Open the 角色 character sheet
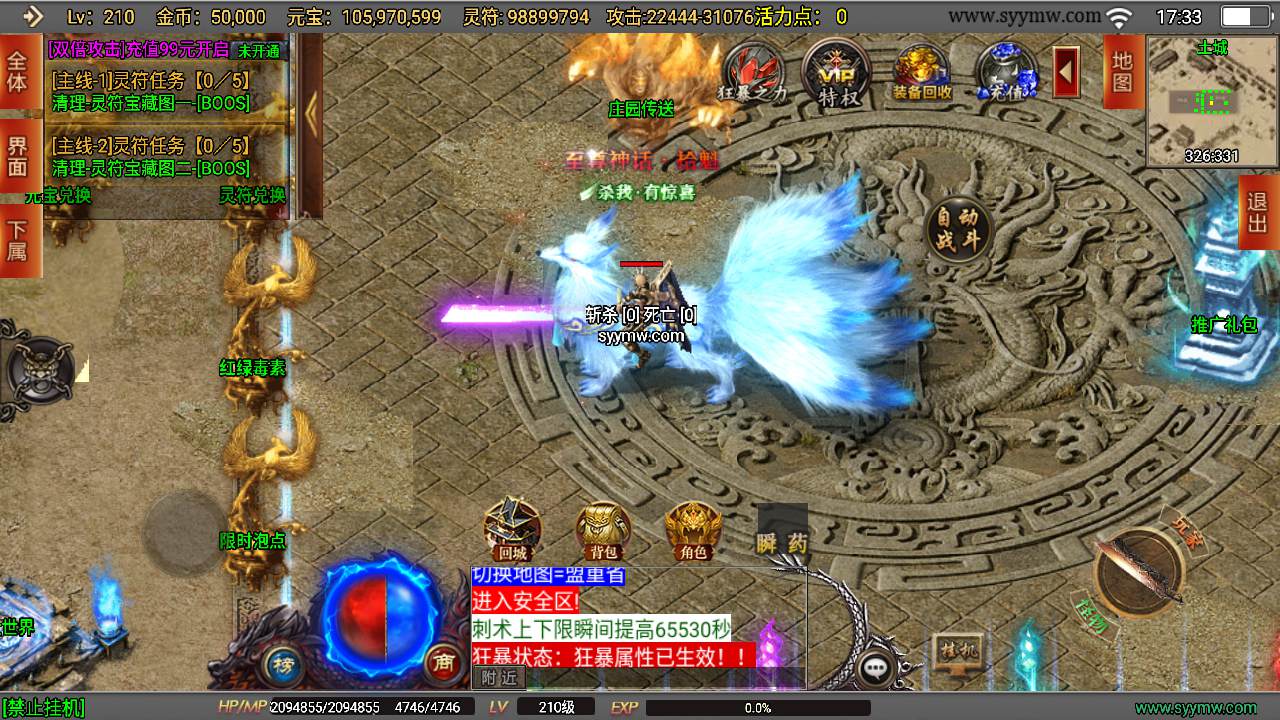Viewport: 1280px width, 720px height. click(x=693, y=530)
